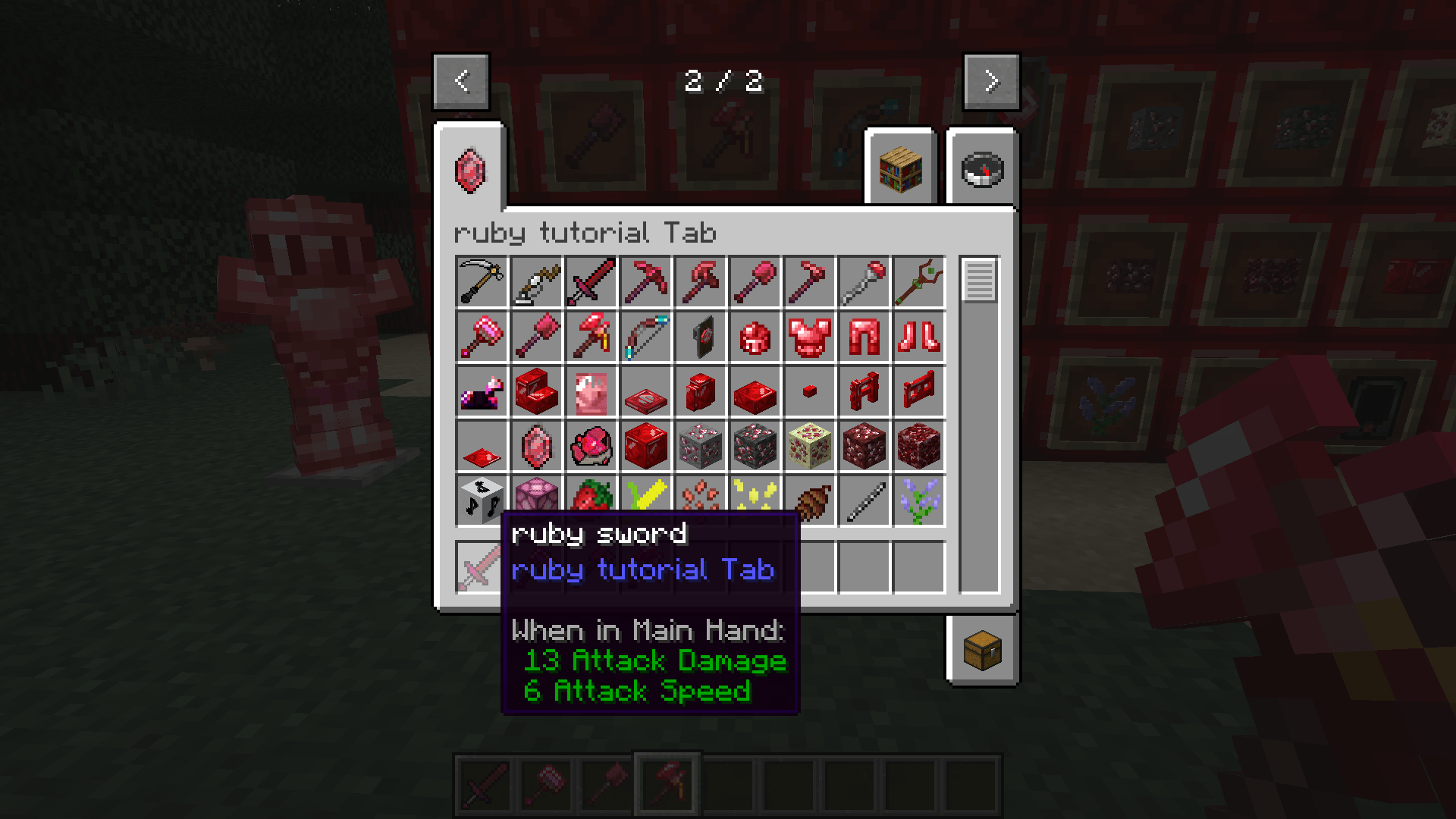Select the ruby gem item
The width and height of the screenshot is (1456, 819).
point(535,446)
